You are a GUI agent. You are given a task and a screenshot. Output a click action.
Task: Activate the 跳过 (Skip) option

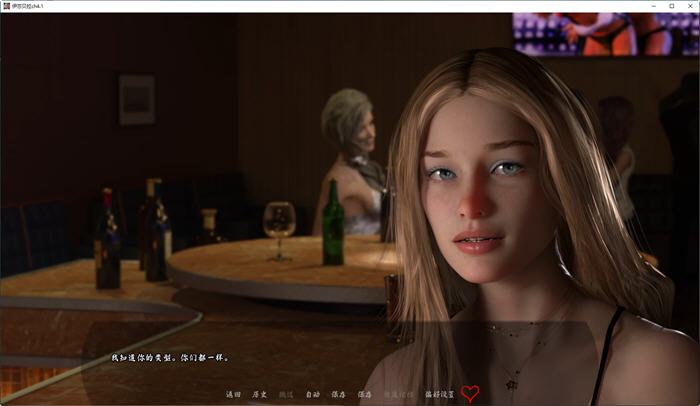pos(286,394)
